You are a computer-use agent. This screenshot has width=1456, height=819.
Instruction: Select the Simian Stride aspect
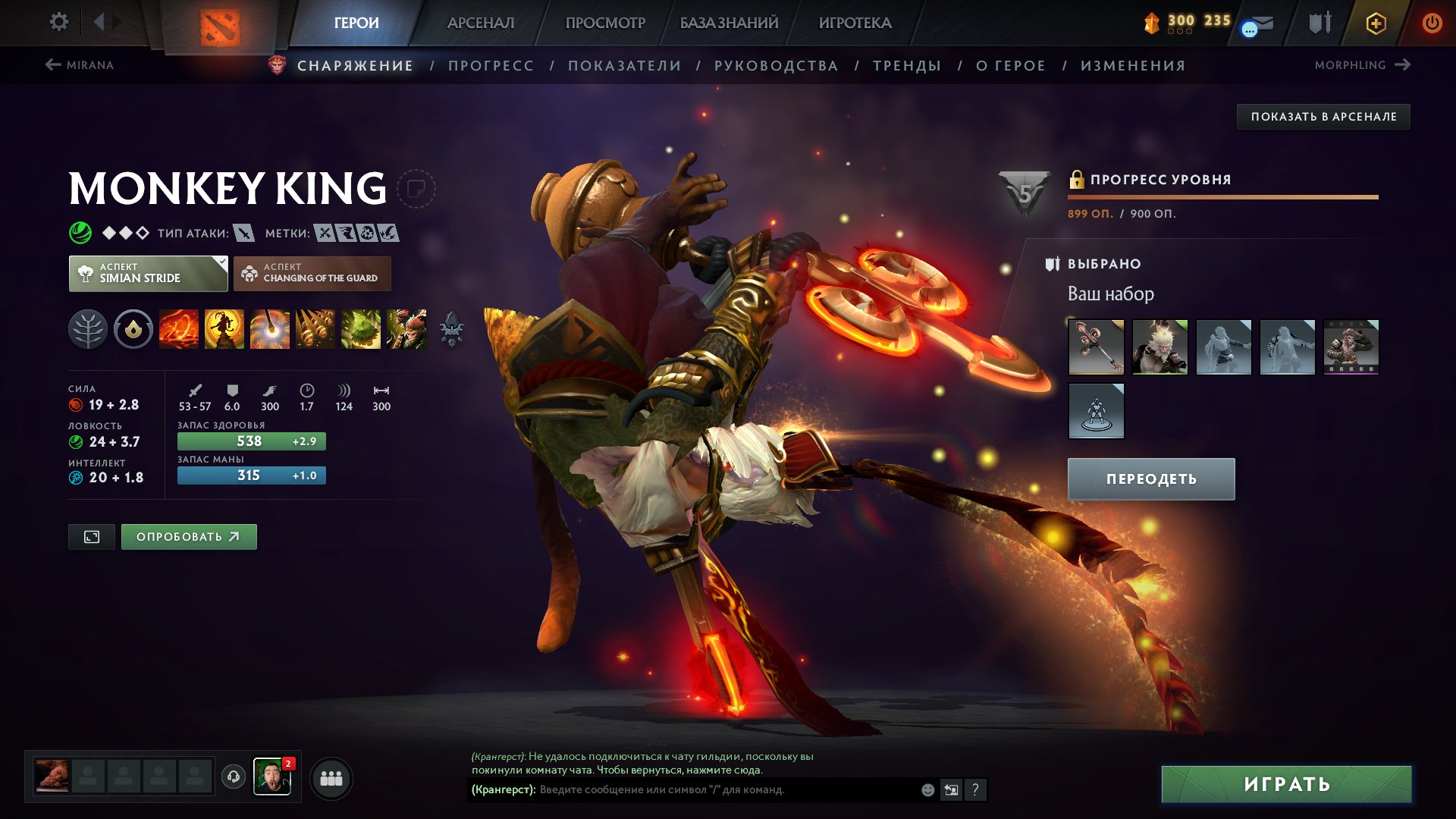pyautogui.click(x=147, y=272)
